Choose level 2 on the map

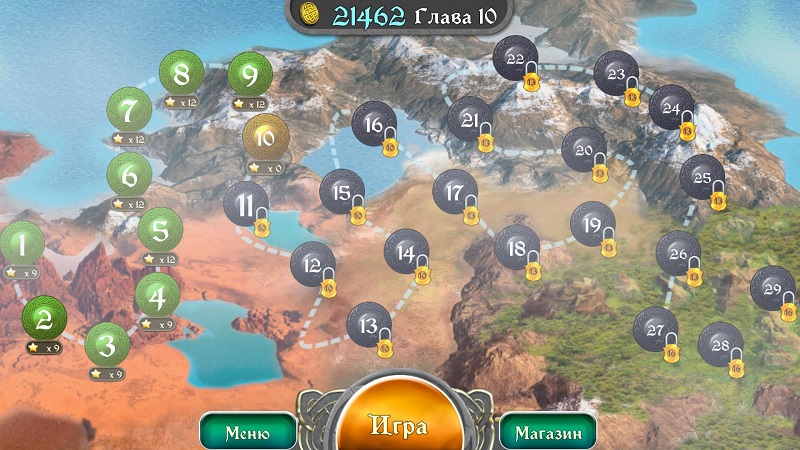(43, 318)
